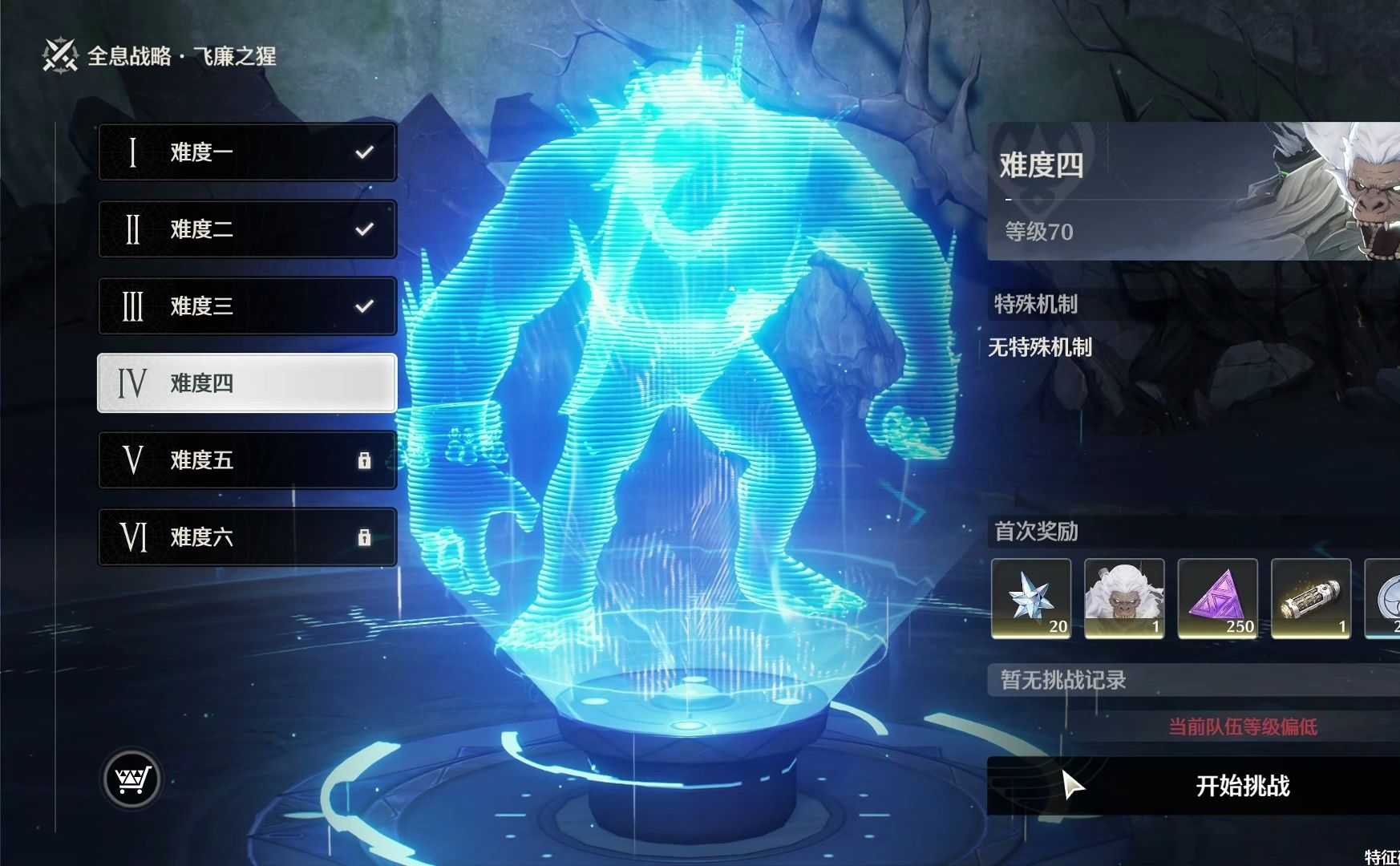This screenshot has height=866, width=1400.
Task: View the white ape echo reward
Action: (1124, 598)
